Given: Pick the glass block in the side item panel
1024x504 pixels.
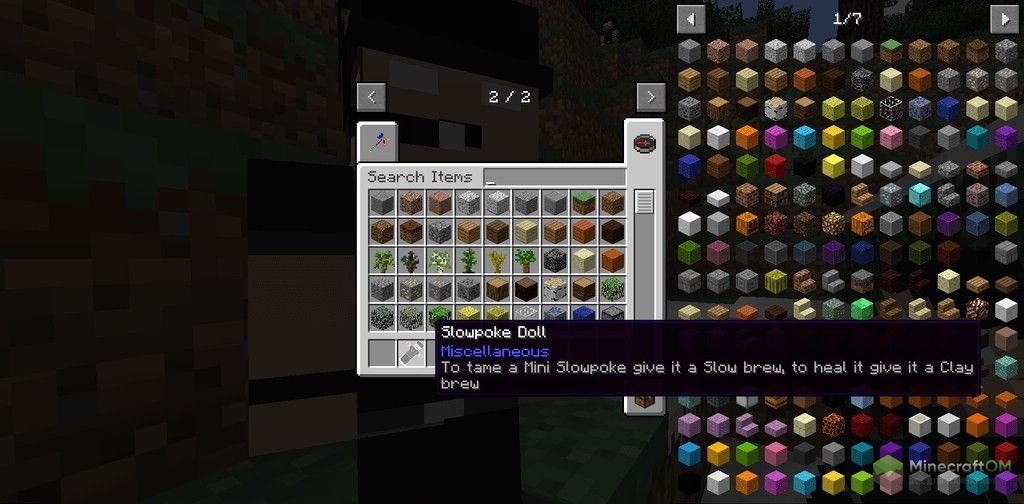Looking at the screenshot, I should click(x=891, y=108).
